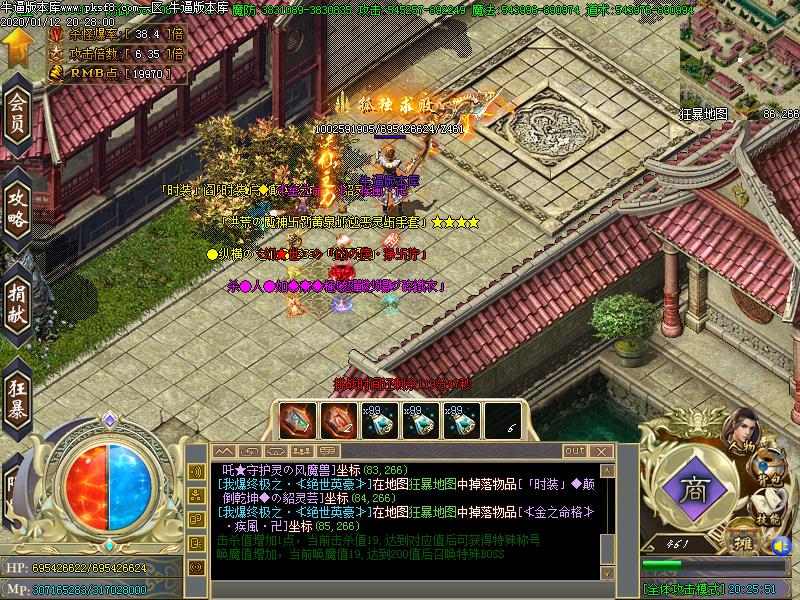Use the second red scroll hotbar item
The image size is (800, 600).
(337, 421)
